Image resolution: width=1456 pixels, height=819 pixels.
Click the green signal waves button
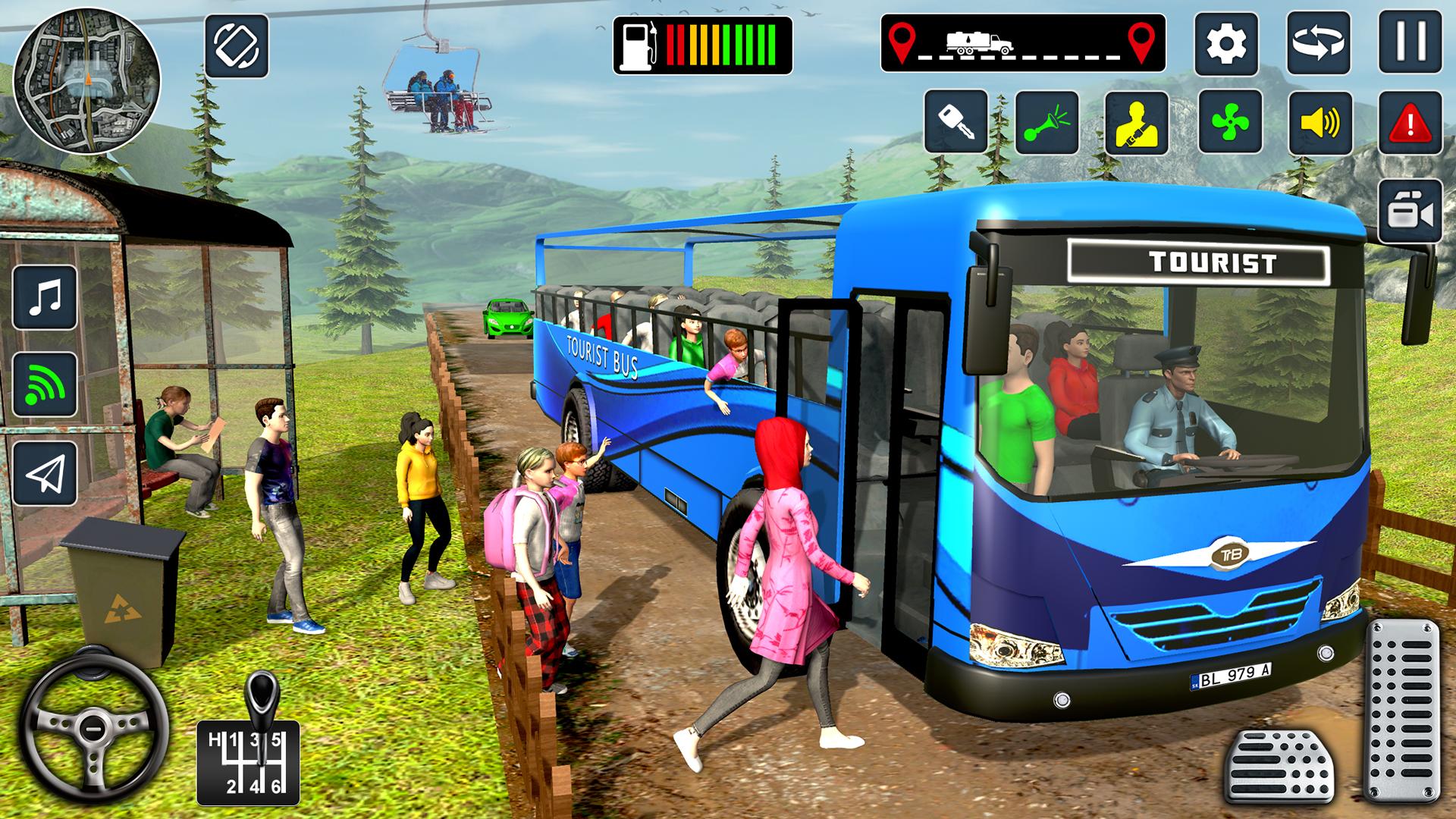click(45, 384)
